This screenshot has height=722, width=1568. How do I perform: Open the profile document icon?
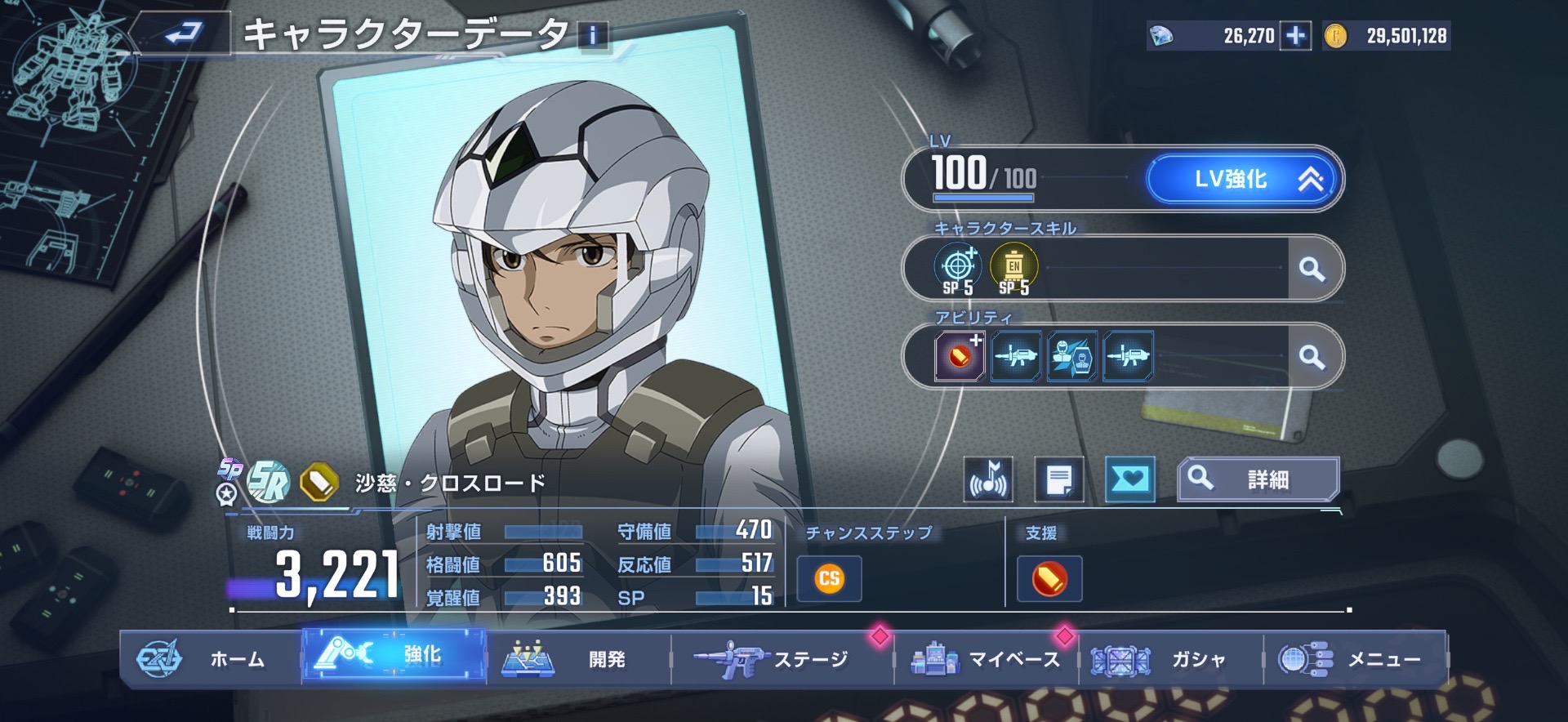(x=1059, y=479)
